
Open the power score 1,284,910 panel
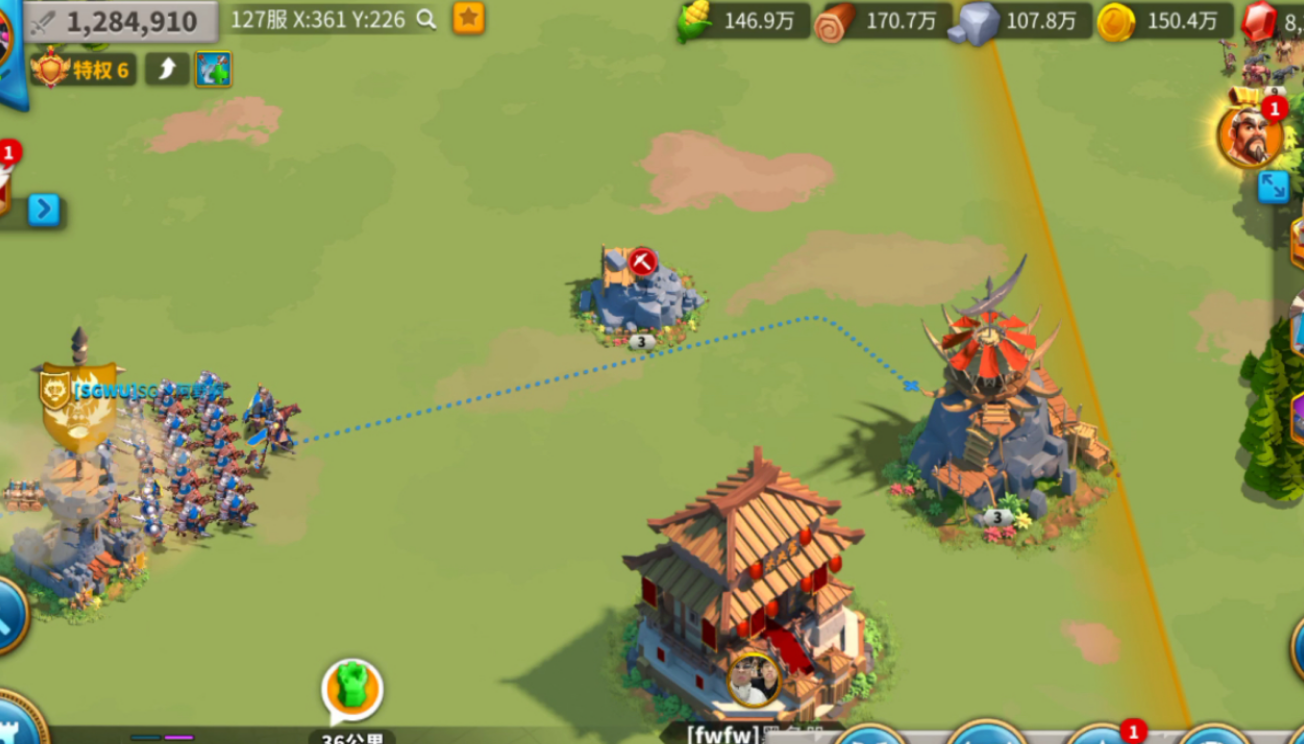point(120,22)
